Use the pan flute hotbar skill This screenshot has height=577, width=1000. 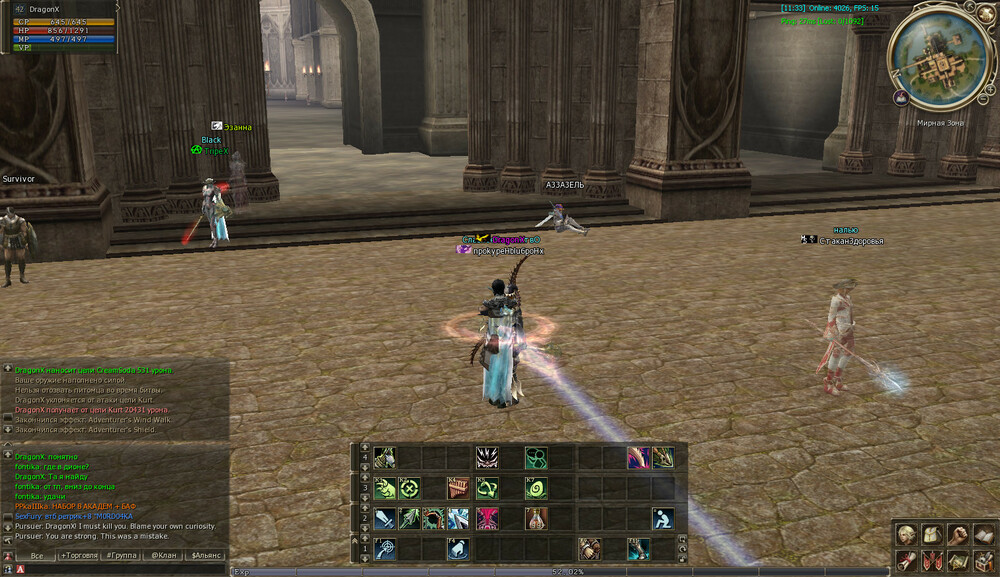click(x=457, y=489)
